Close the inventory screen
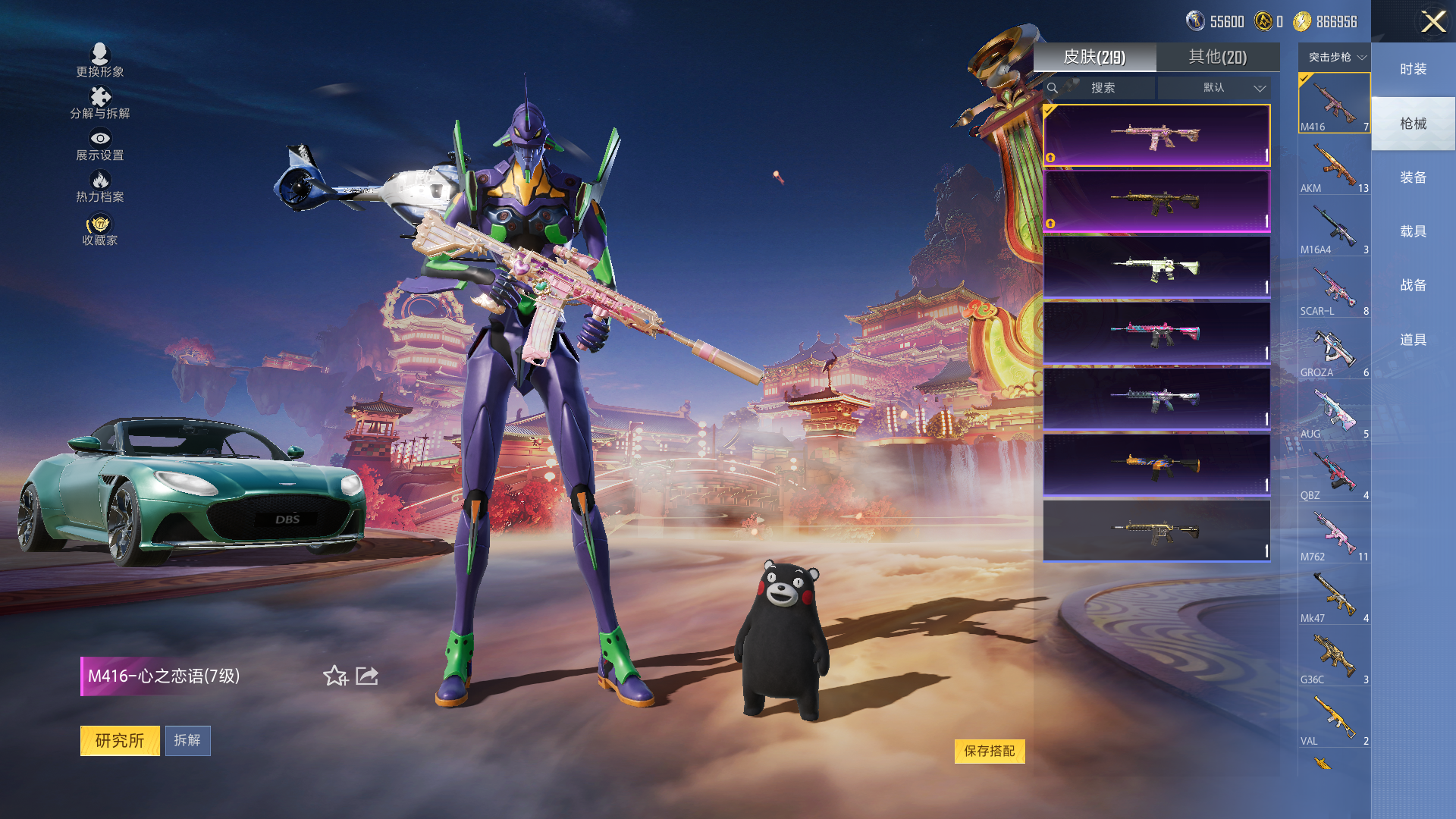The image size is (1456, 819). click(1432, 21)
